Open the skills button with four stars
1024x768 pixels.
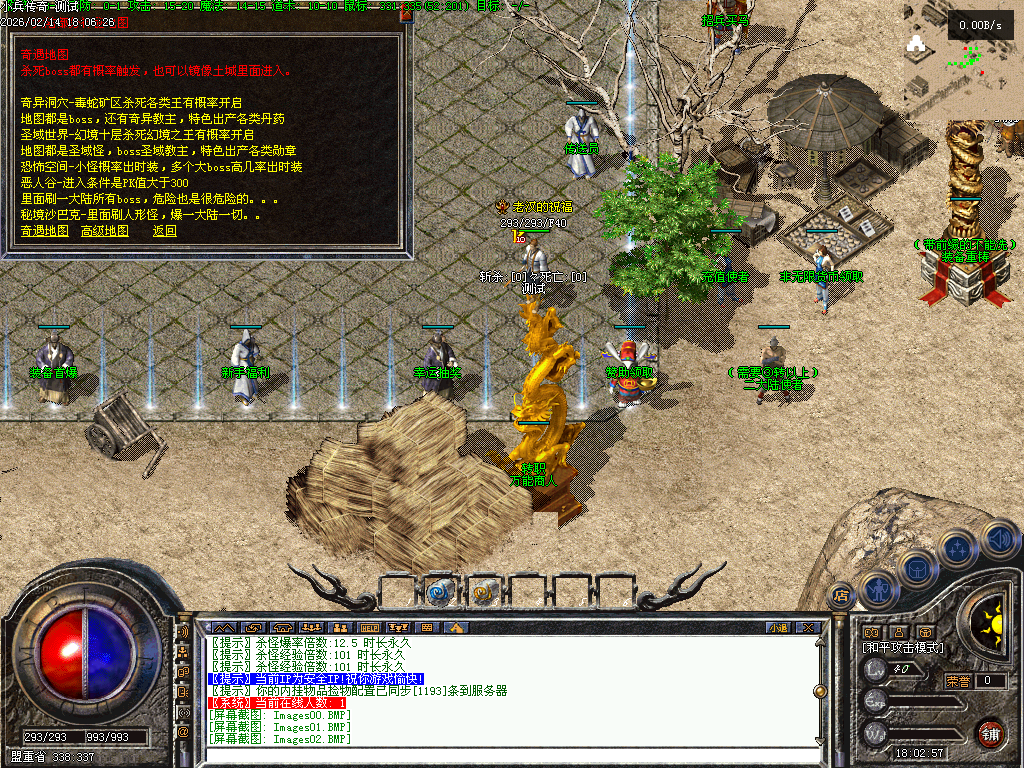coord(957,549)
